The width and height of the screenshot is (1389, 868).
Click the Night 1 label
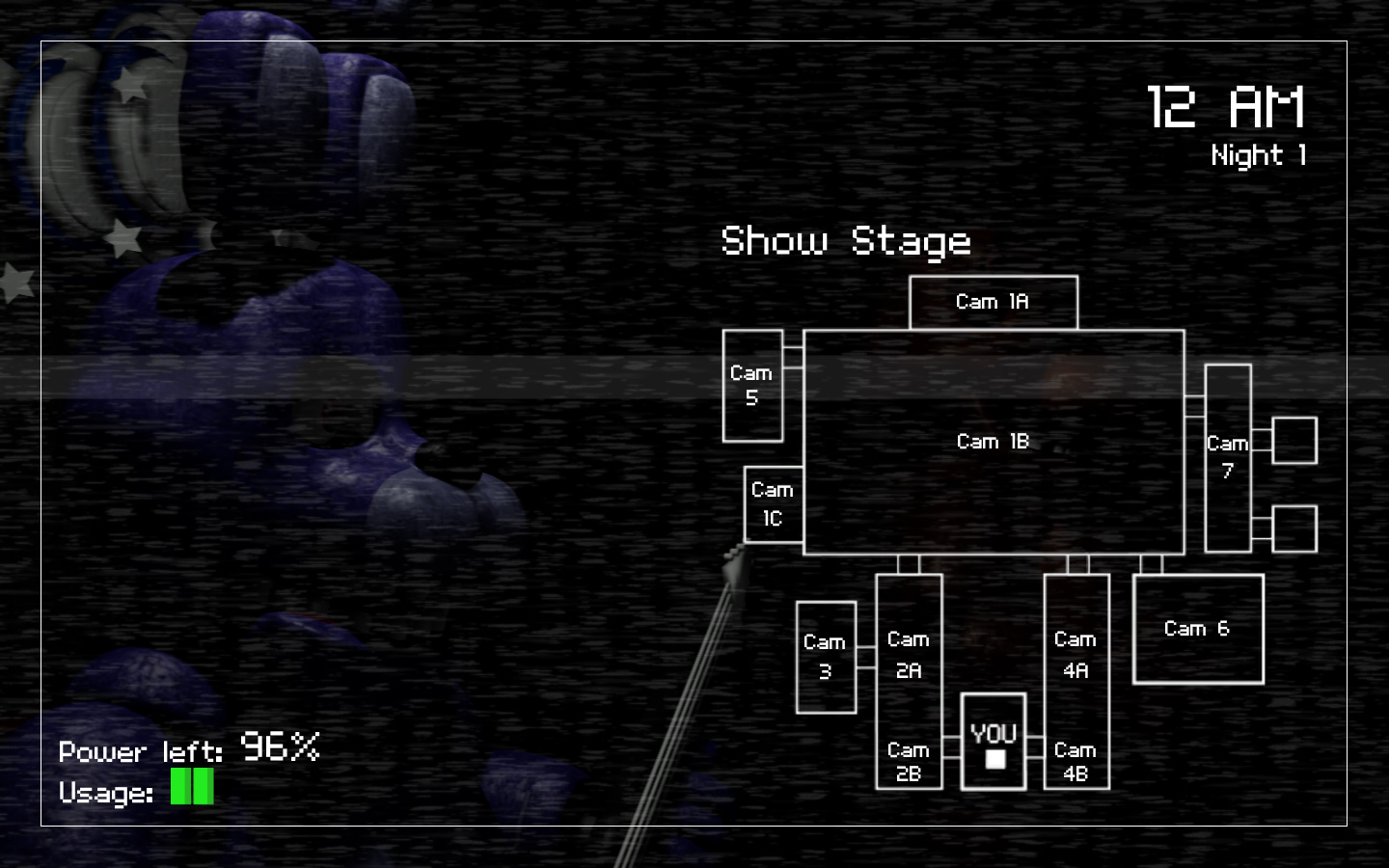[x=1259, y=155]
